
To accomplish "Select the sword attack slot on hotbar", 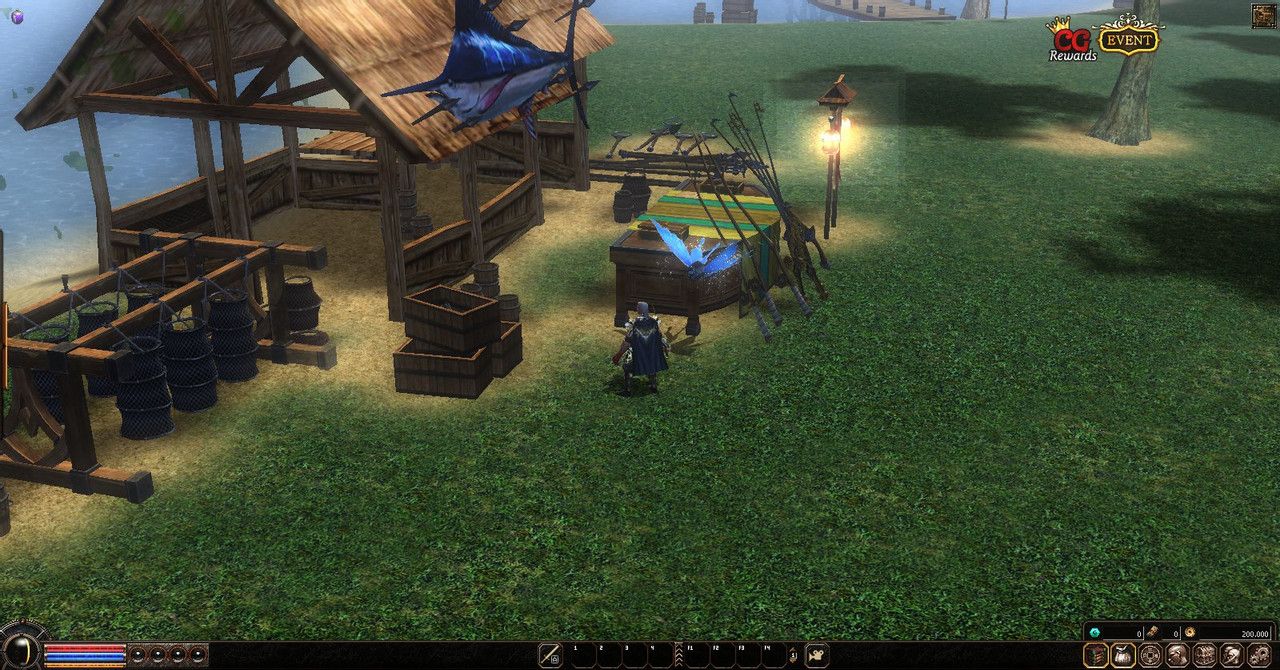I will tap(550, 656).
